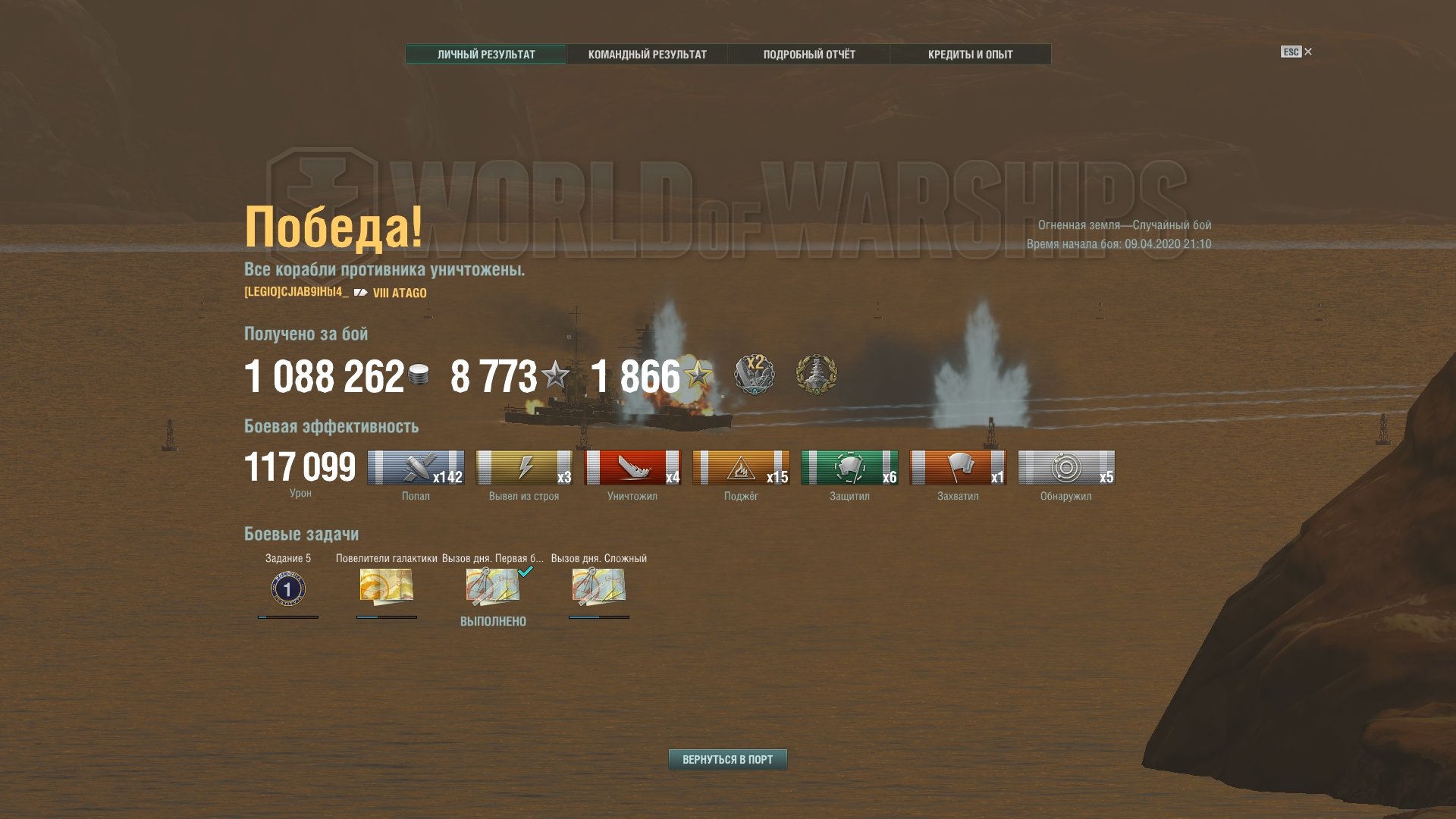Close the results screen with the X

tap(1308, 52)
